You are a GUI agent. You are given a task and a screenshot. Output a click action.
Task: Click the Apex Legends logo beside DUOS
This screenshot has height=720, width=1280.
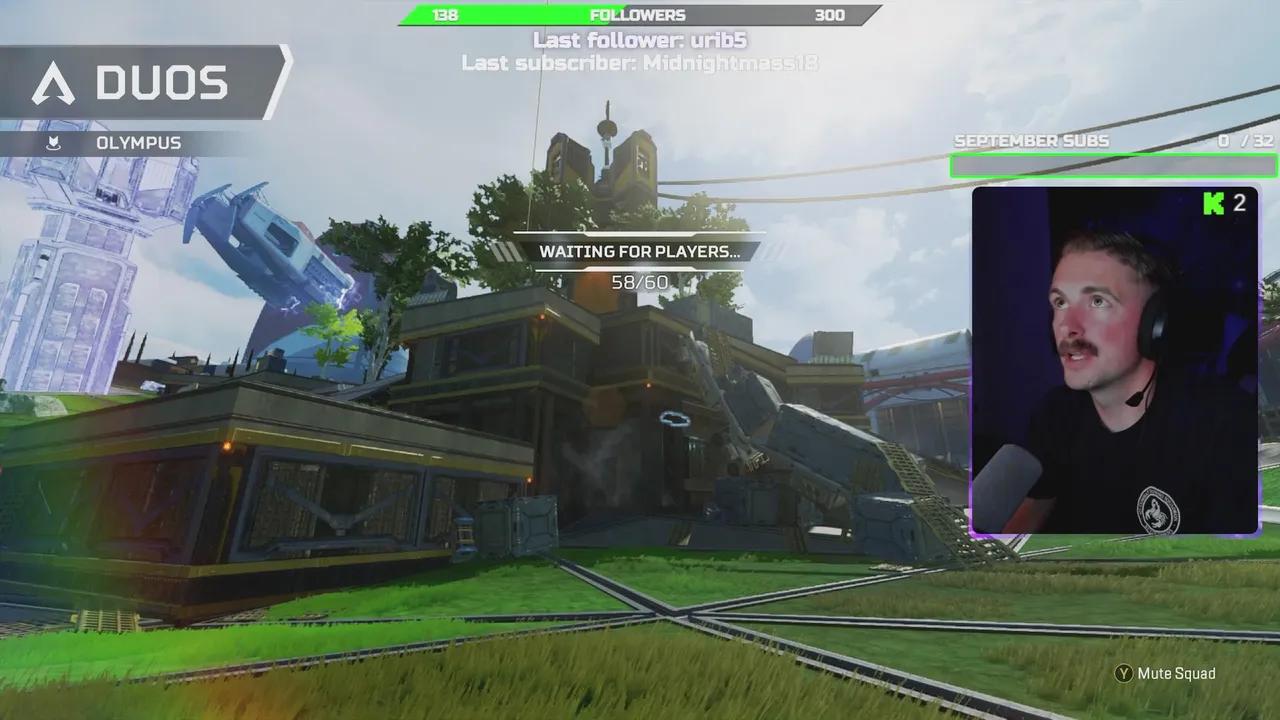(x=55, y=82)
